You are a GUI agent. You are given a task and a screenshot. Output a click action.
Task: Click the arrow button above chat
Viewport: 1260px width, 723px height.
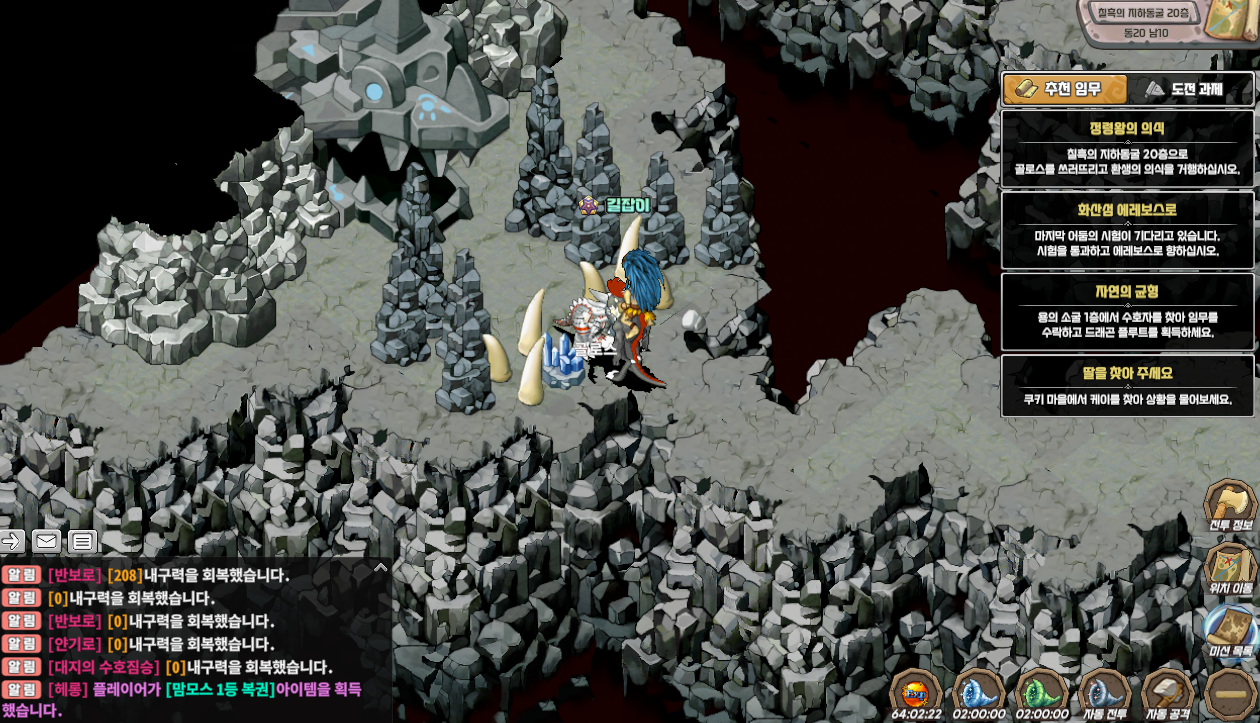pyautogui.click(x=12, y=541)
